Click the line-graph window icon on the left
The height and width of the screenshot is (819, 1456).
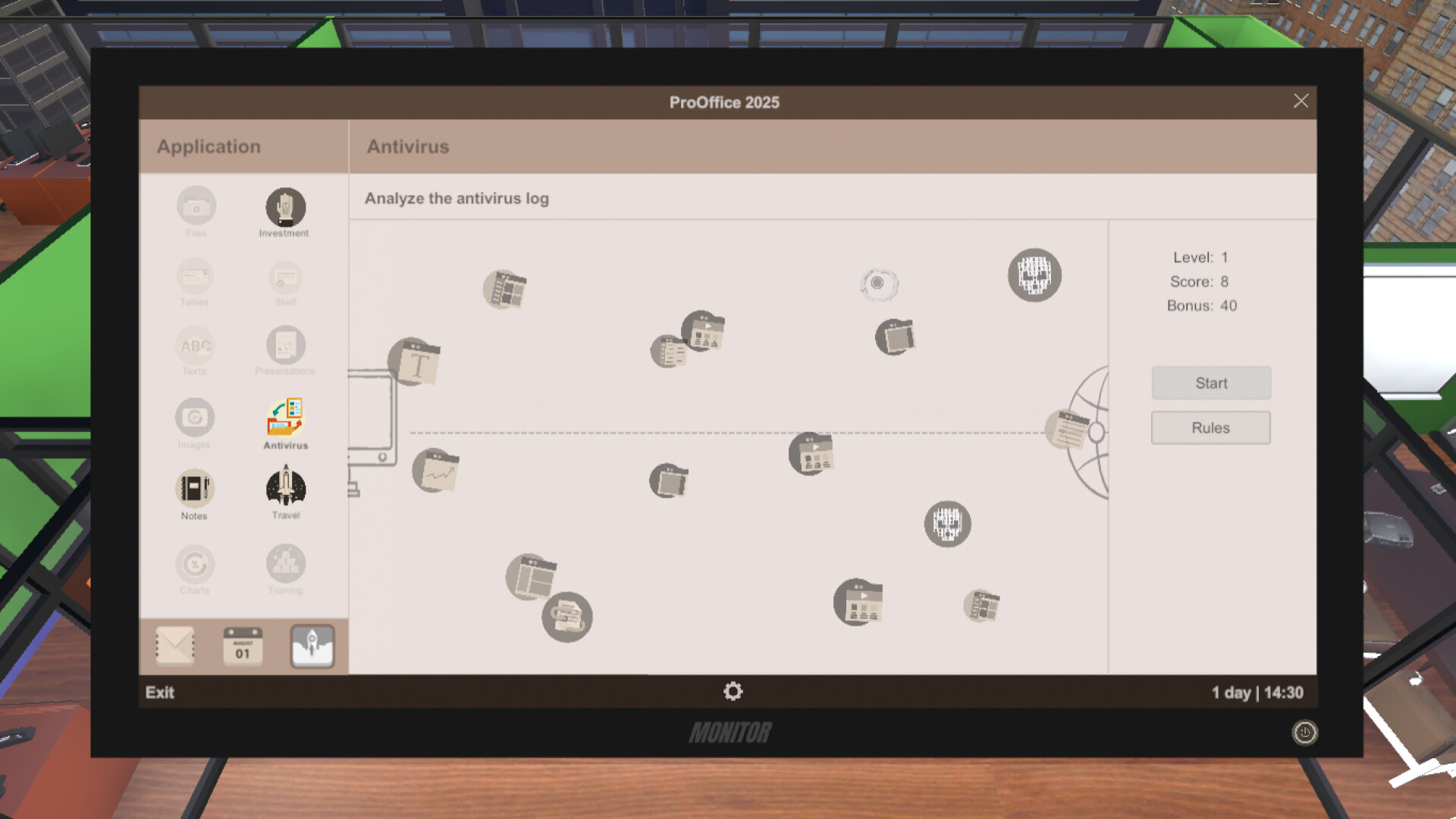click(436, 470)
